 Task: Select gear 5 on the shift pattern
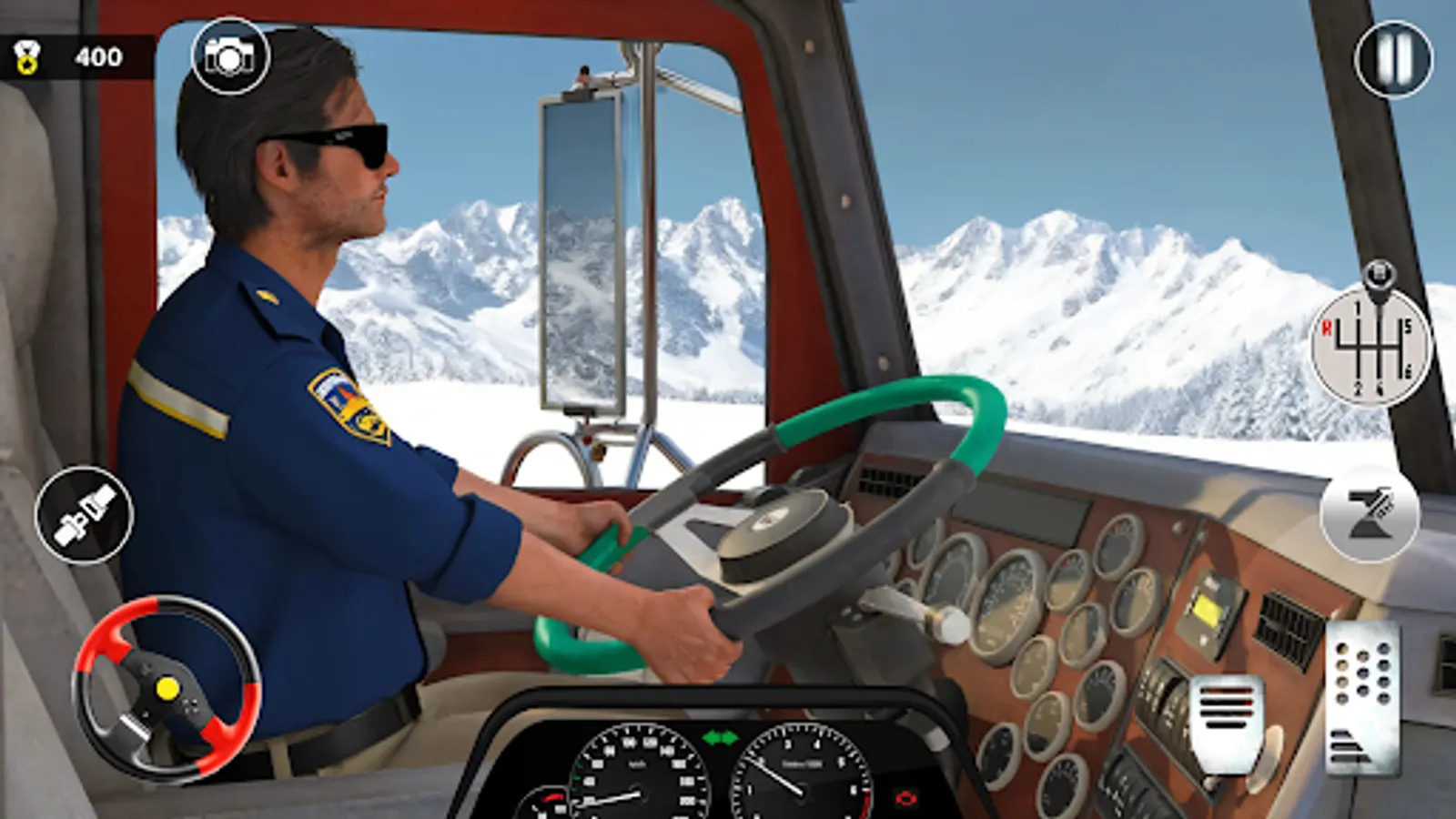pos(1408,328)
